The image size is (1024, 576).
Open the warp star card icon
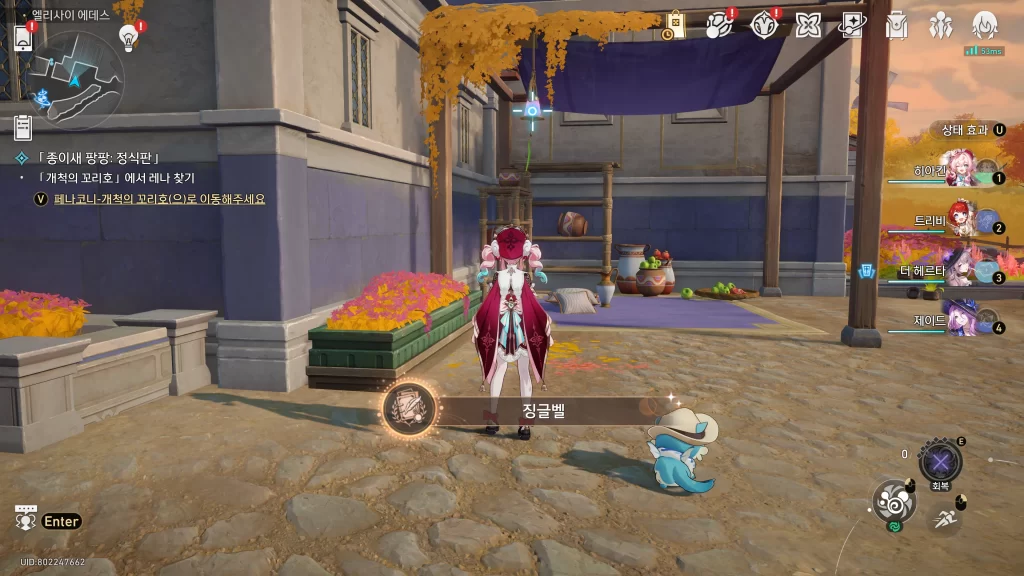[851, 25]
